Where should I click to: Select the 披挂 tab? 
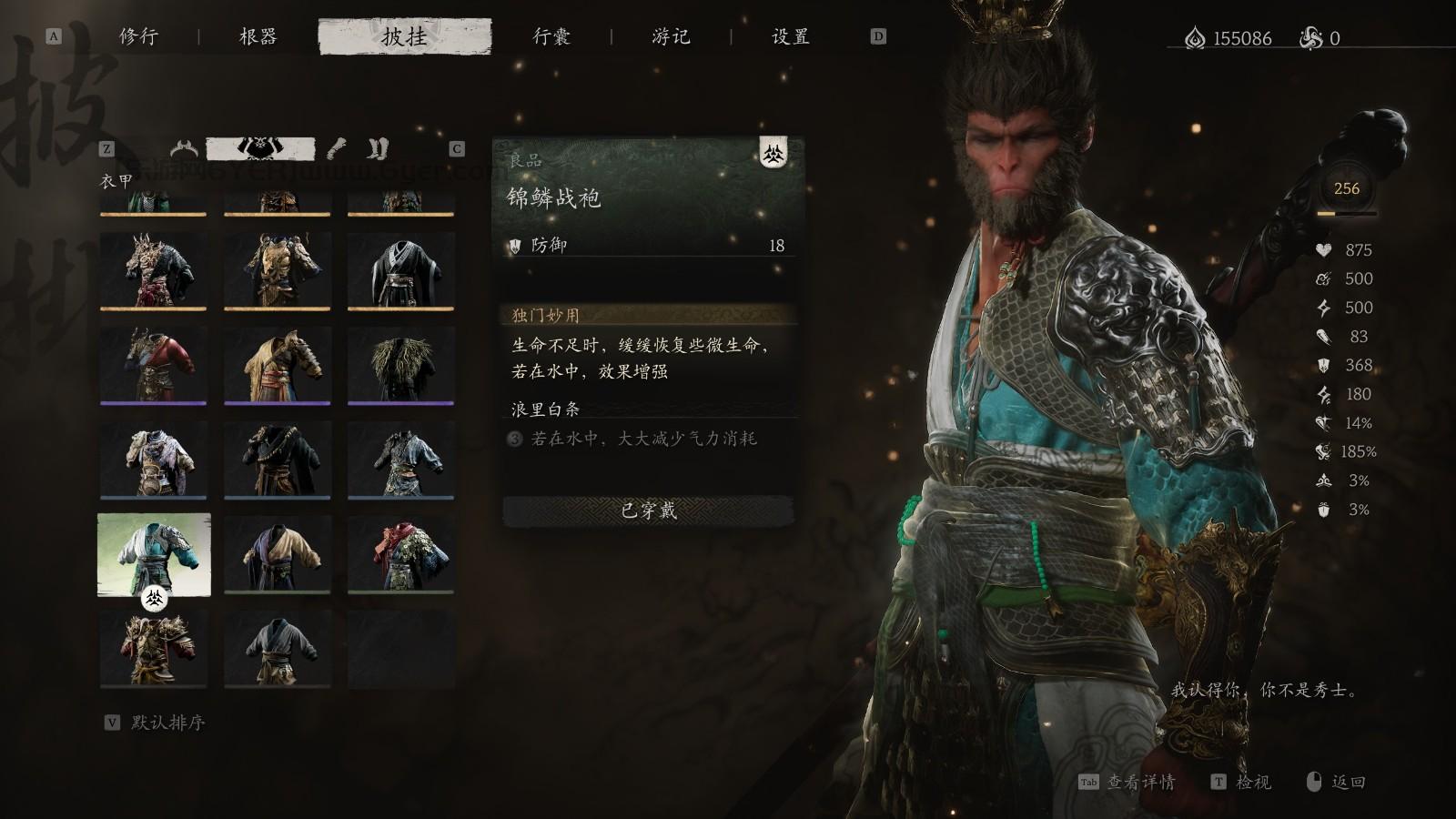[x=404, y=37]
